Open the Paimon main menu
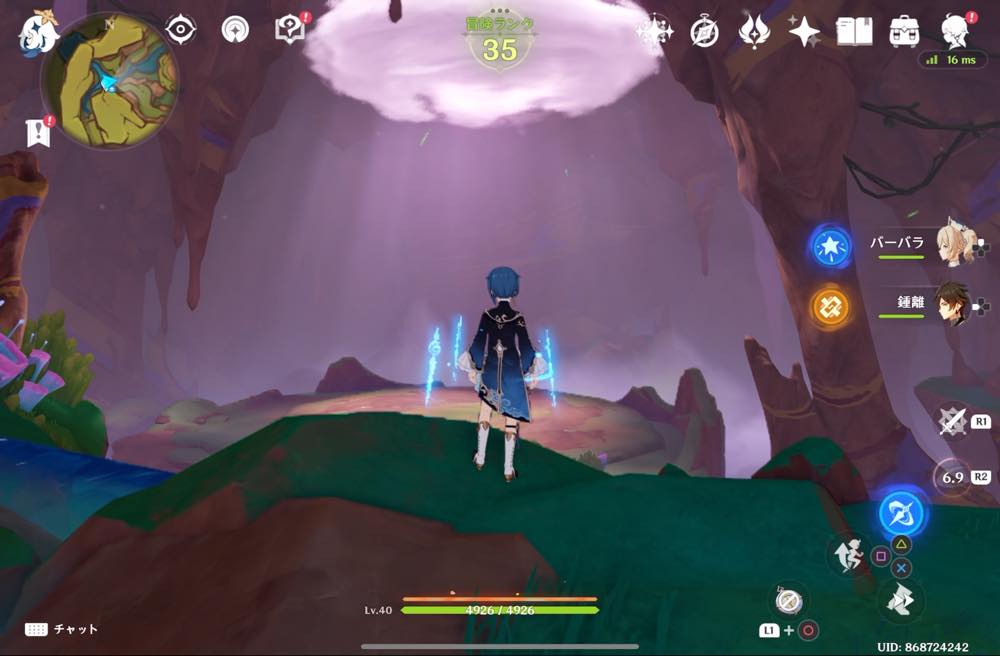 click(37, 34)
